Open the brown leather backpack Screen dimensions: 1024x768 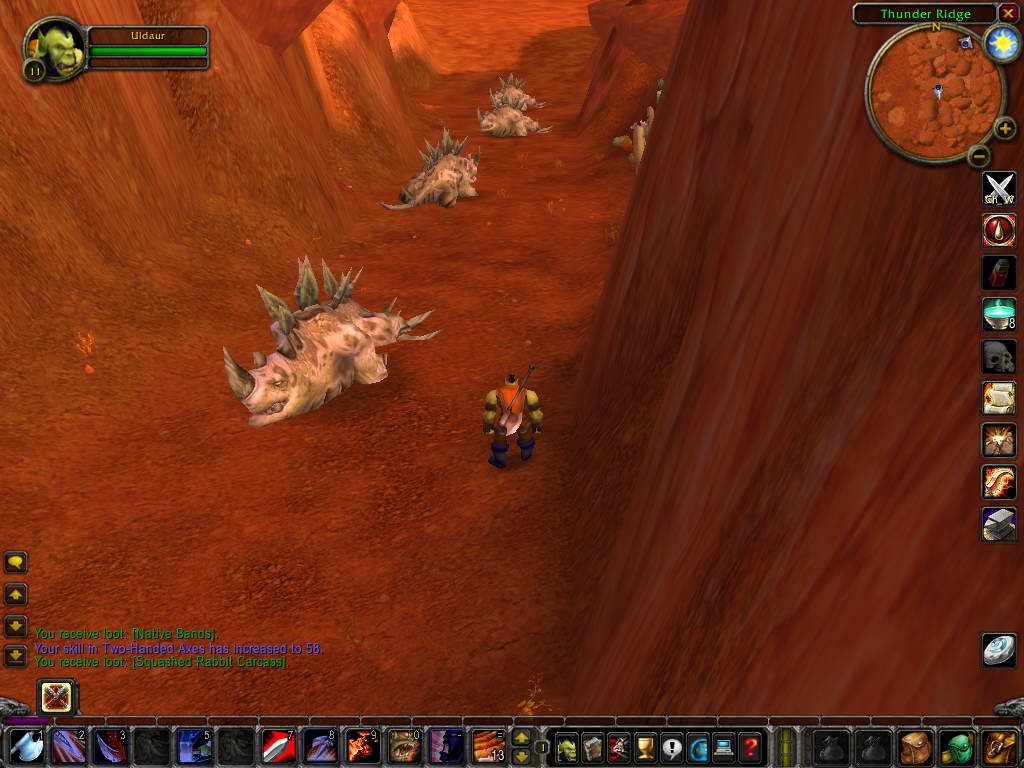999,746
